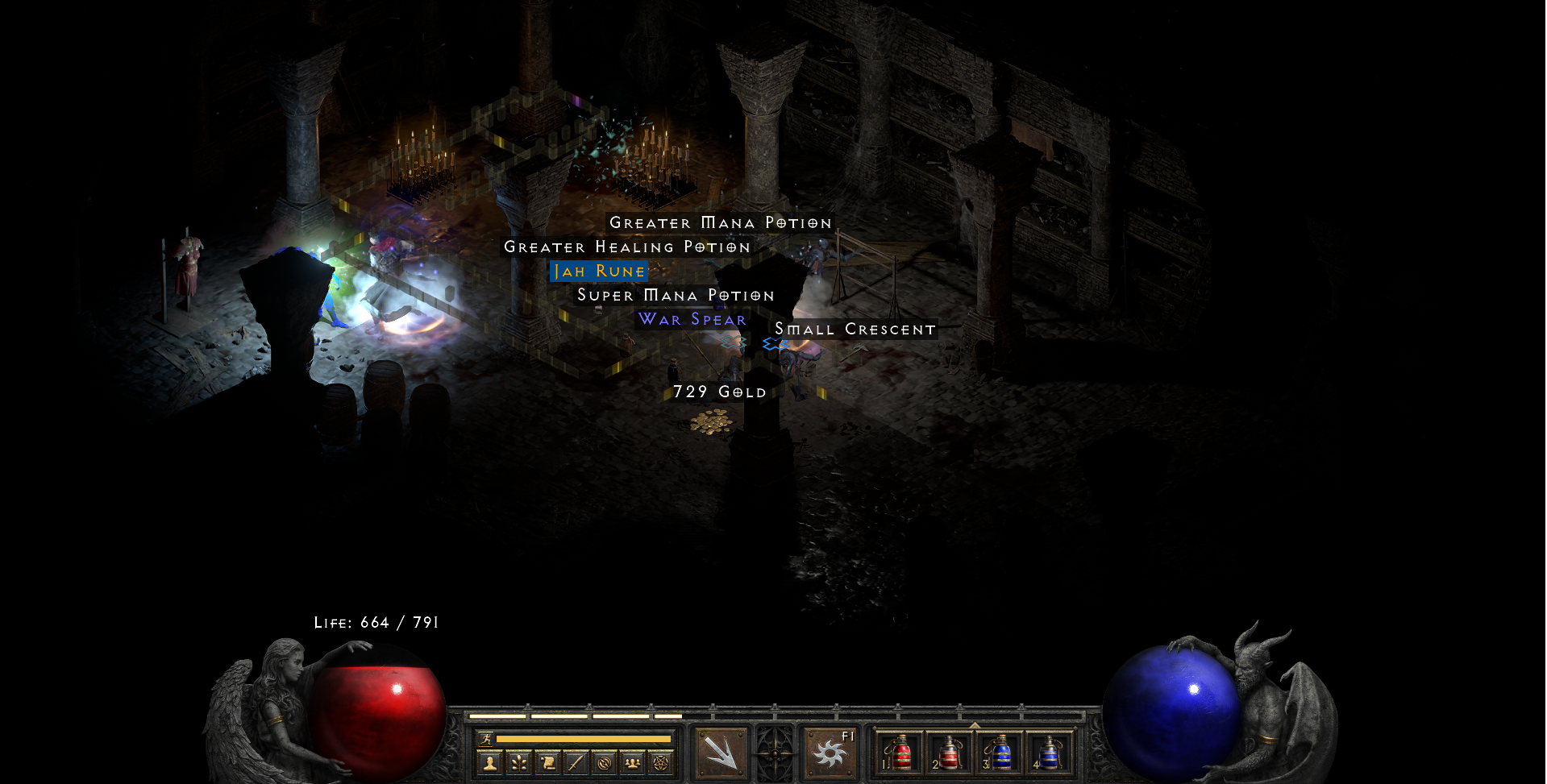This screenshot has height=784, width=1547.
Task: Pick up the highlighted Jah Rune
Action: pyautogui.click(x=598, y=271)
